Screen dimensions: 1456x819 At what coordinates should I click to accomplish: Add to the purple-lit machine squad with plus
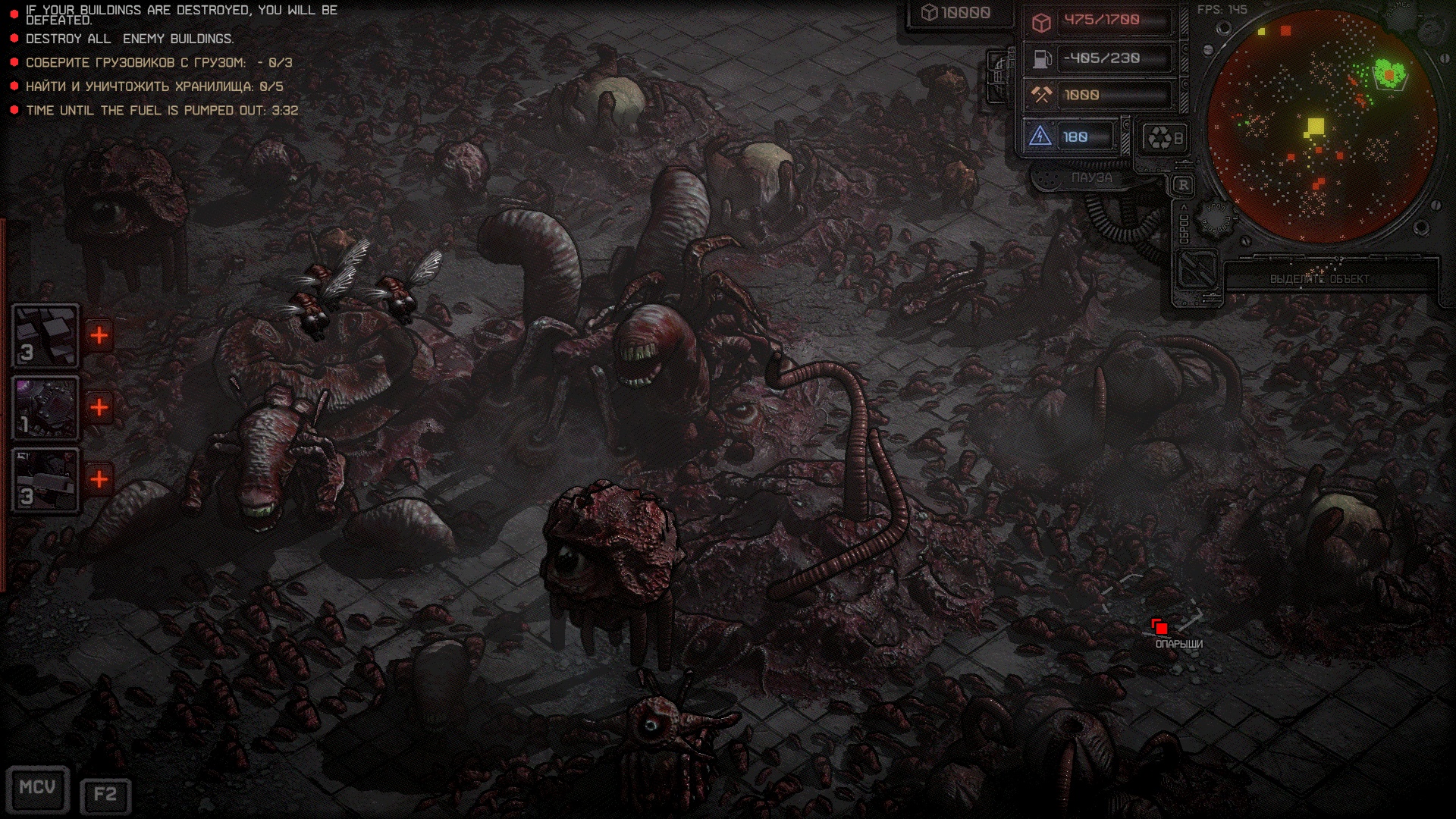pyautogui.click(x=99, y=408)
